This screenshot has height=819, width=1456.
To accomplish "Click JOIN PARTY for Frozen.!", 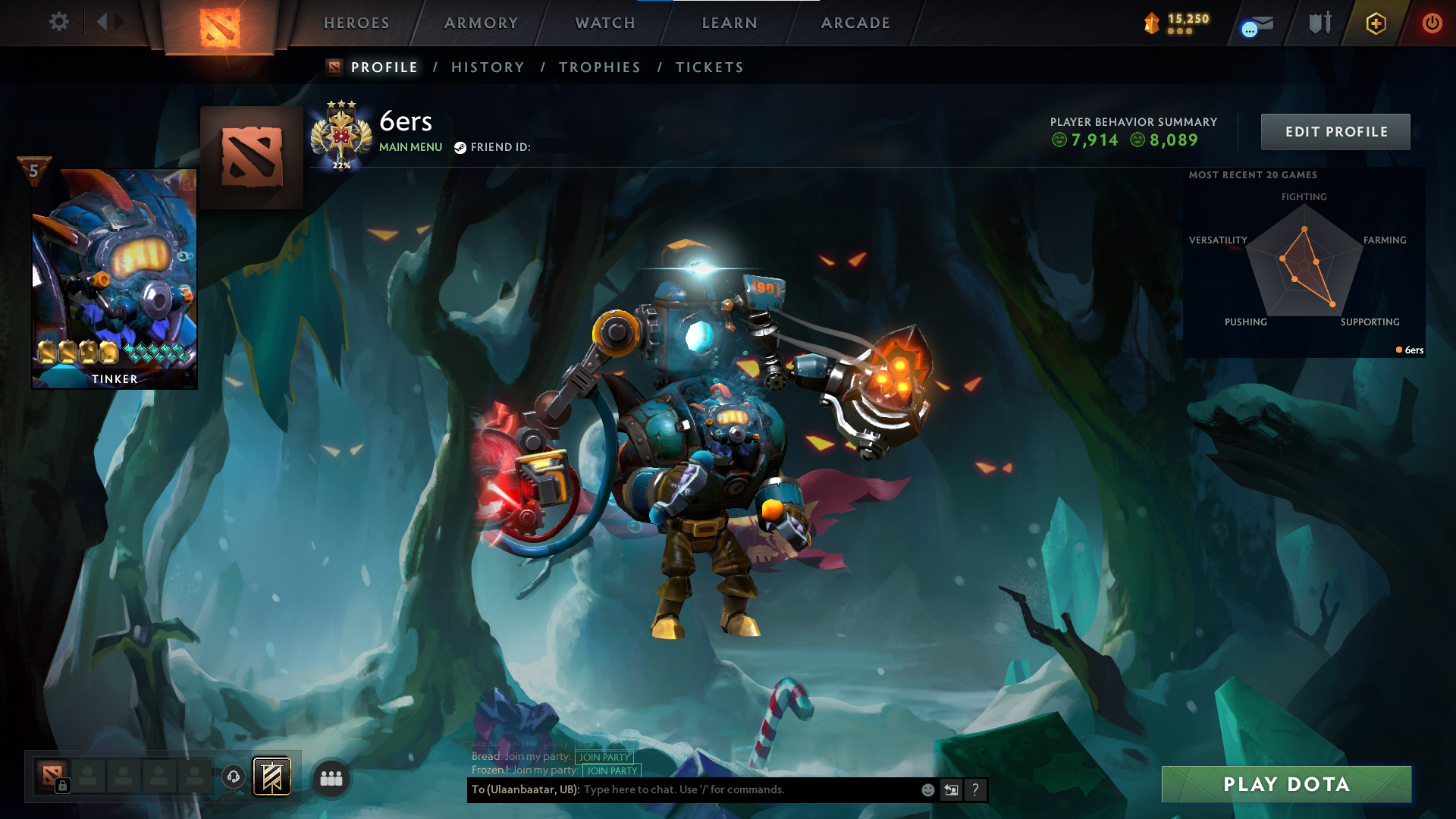I will [x=611, y=771].
